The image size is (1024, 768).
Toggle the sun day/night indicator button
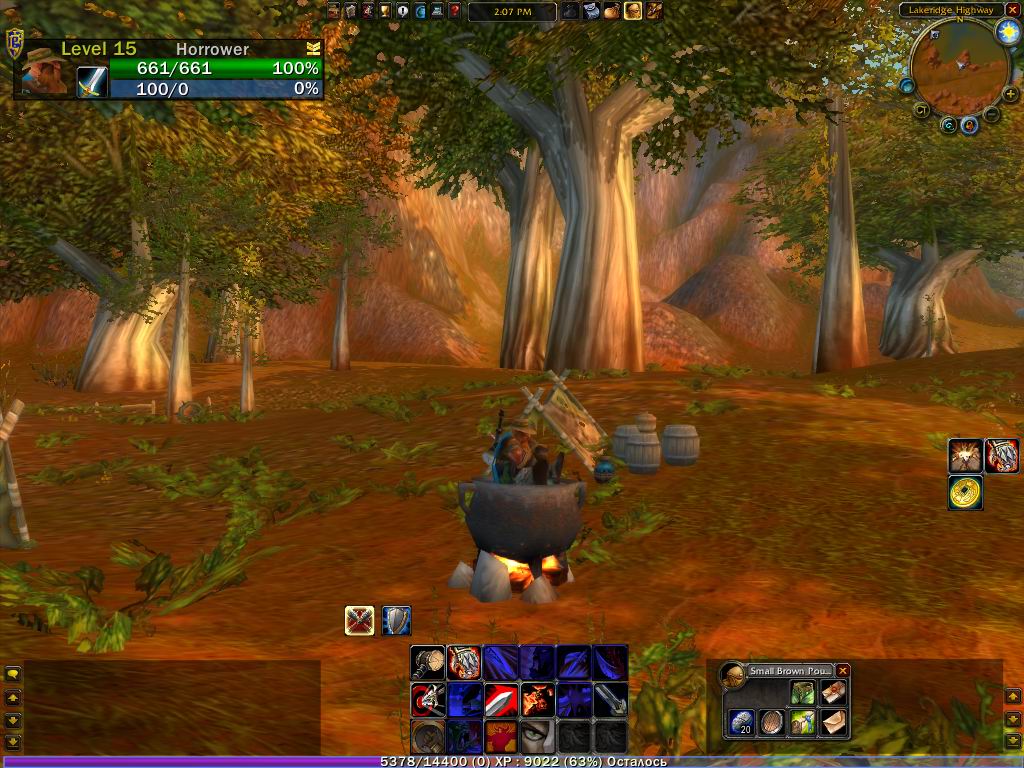pyautogui.click(x=1006, y=32)
